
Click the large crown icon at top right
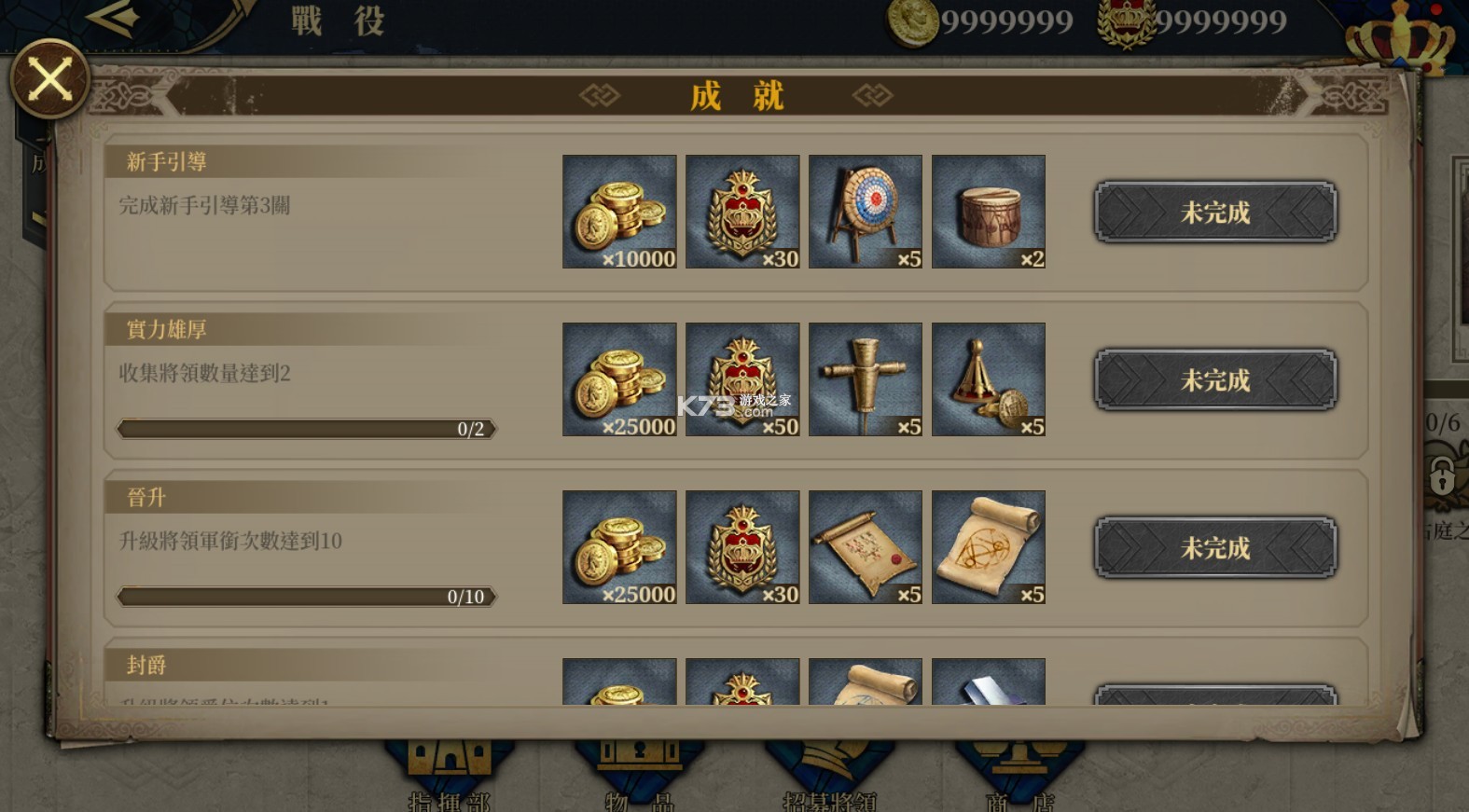tap(1399, 35)
